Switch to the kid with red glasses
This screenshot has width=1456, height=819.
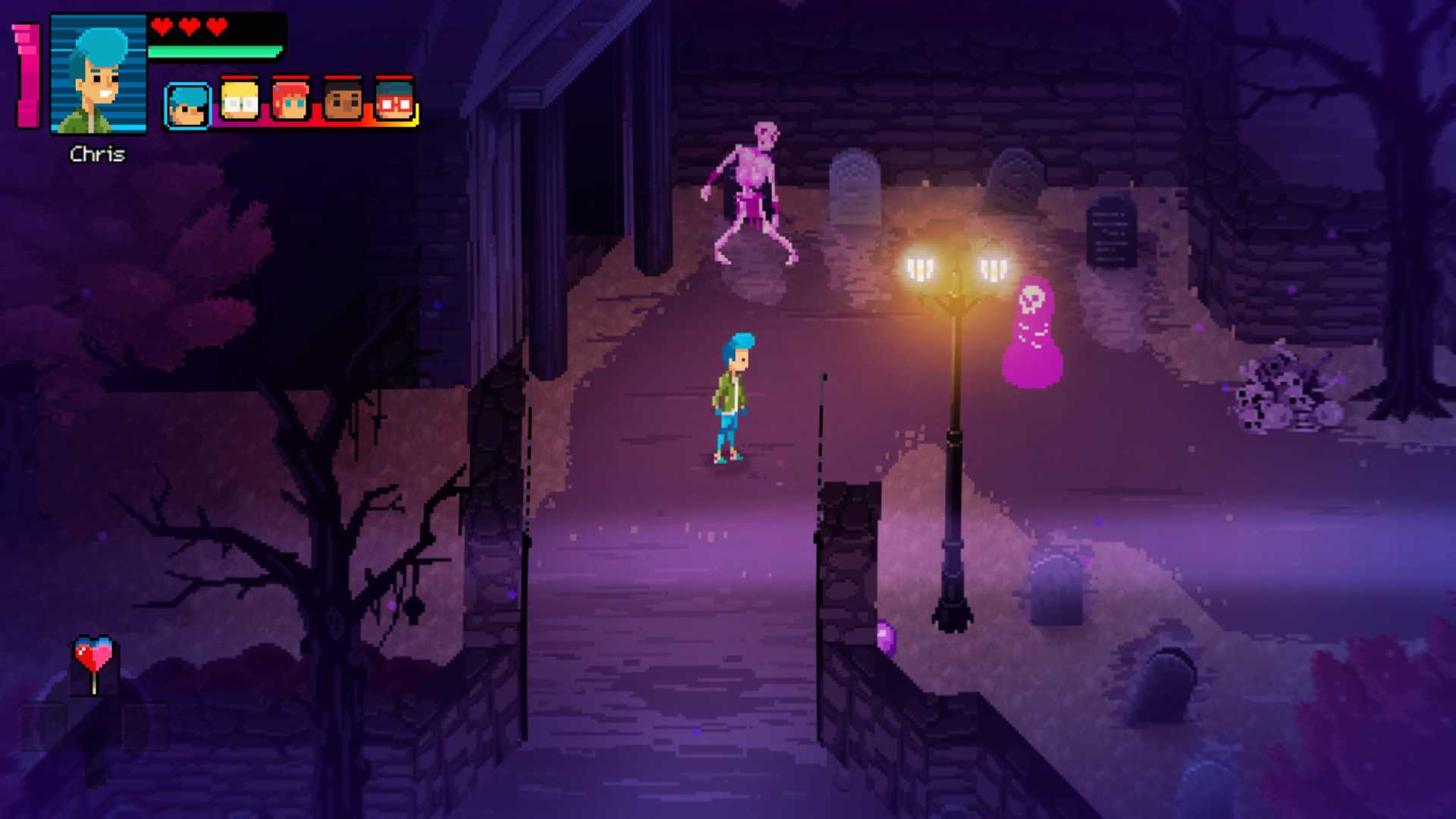(394, 99)
